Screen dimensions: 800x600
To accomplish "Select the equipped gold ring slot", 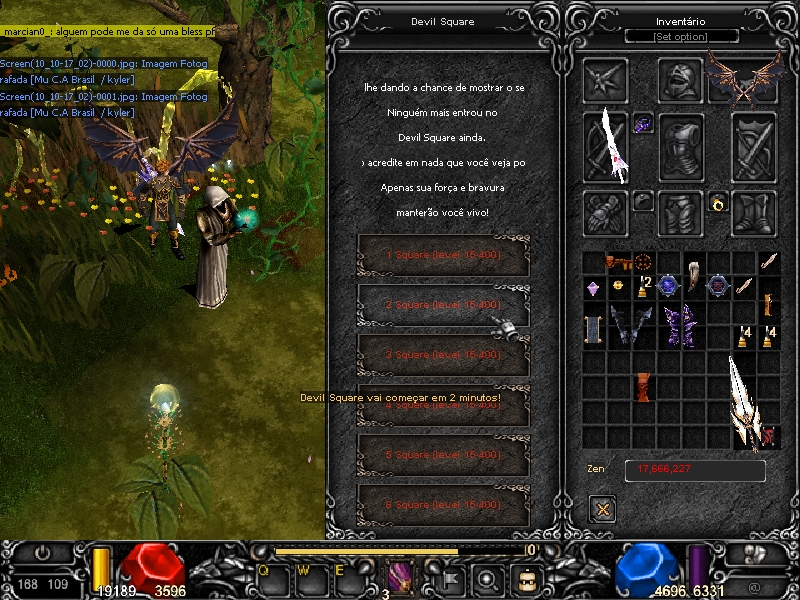I will pyautogui.click(x=718, y=203).
